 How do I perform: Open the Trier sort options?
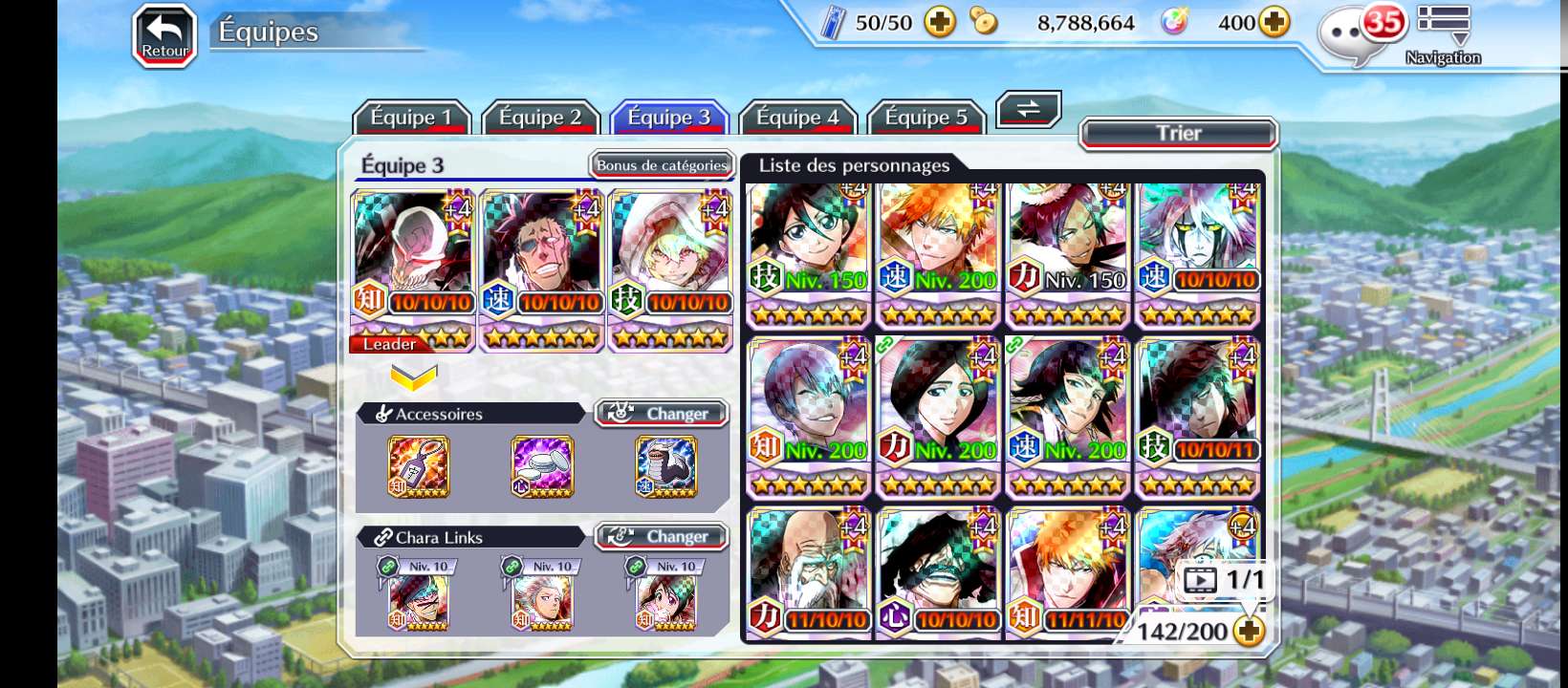(x=1178, y=134)
